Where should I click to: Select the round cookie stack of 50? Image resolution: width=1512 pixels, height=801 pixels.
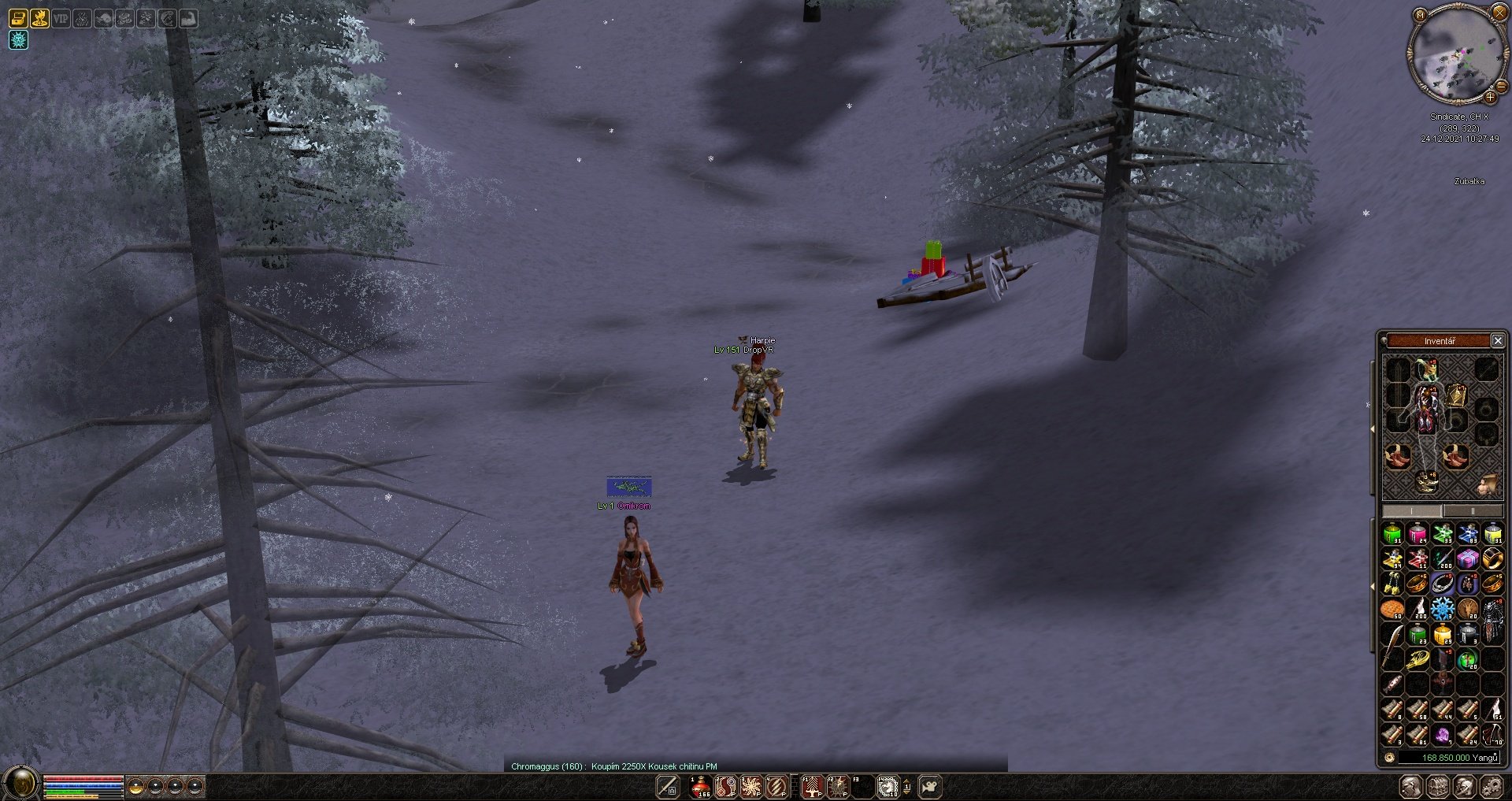1392,609
